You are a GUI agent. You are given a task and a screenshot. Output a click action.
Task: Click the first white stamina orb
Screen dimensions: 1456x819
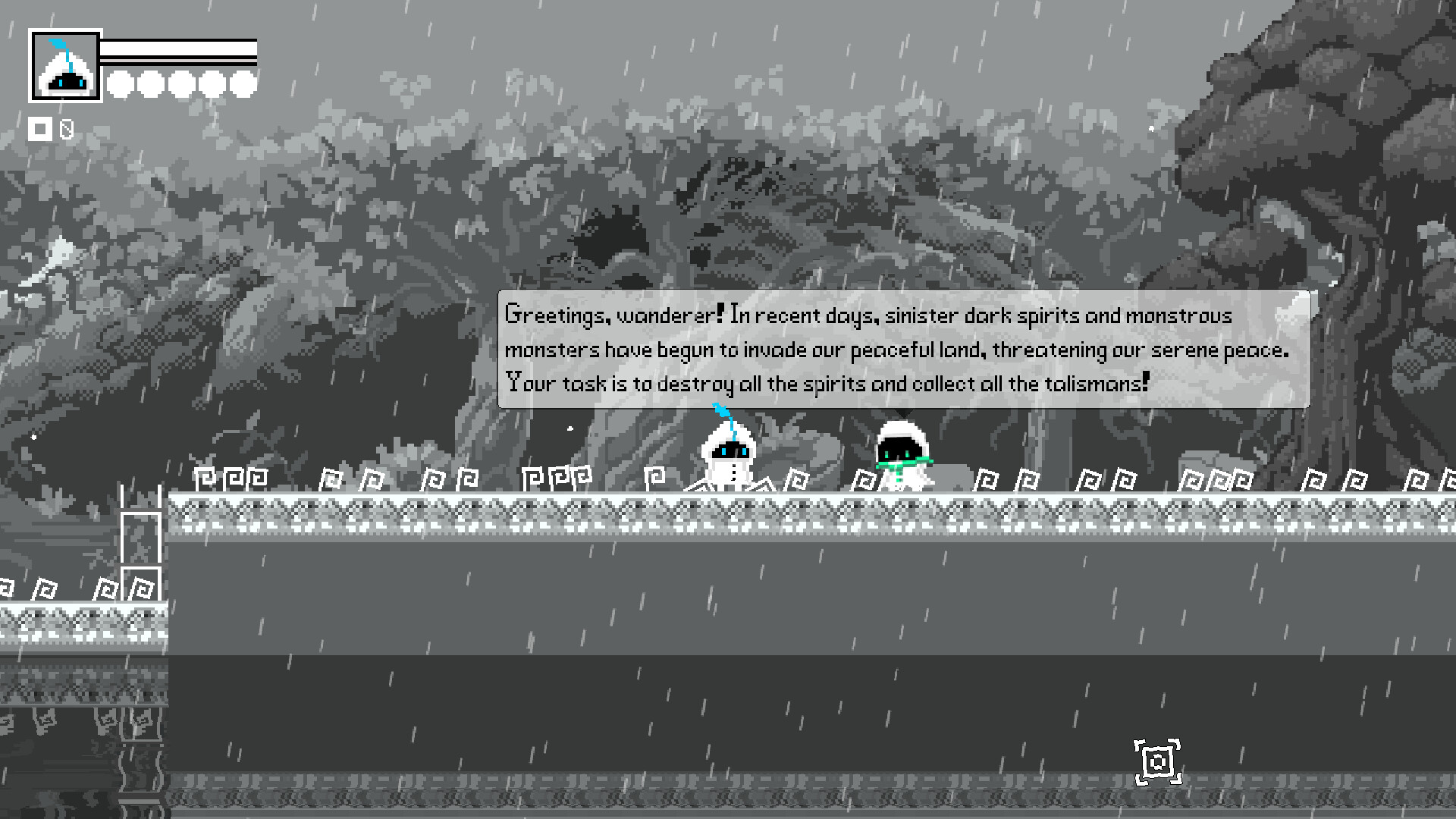120,86
